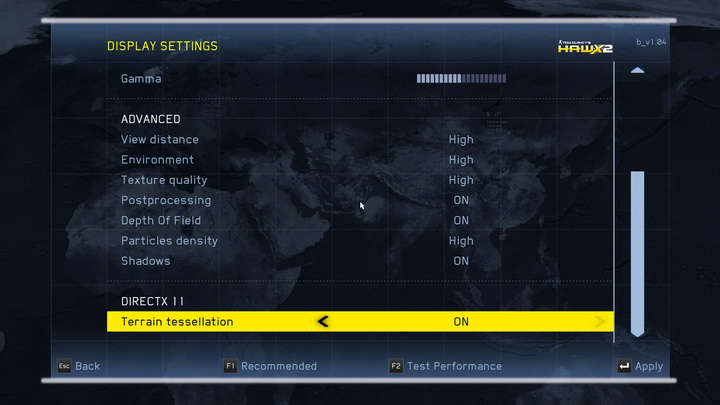
Task: Click left arrow on Terrain tessellation
Action: (x=322, y=322)
